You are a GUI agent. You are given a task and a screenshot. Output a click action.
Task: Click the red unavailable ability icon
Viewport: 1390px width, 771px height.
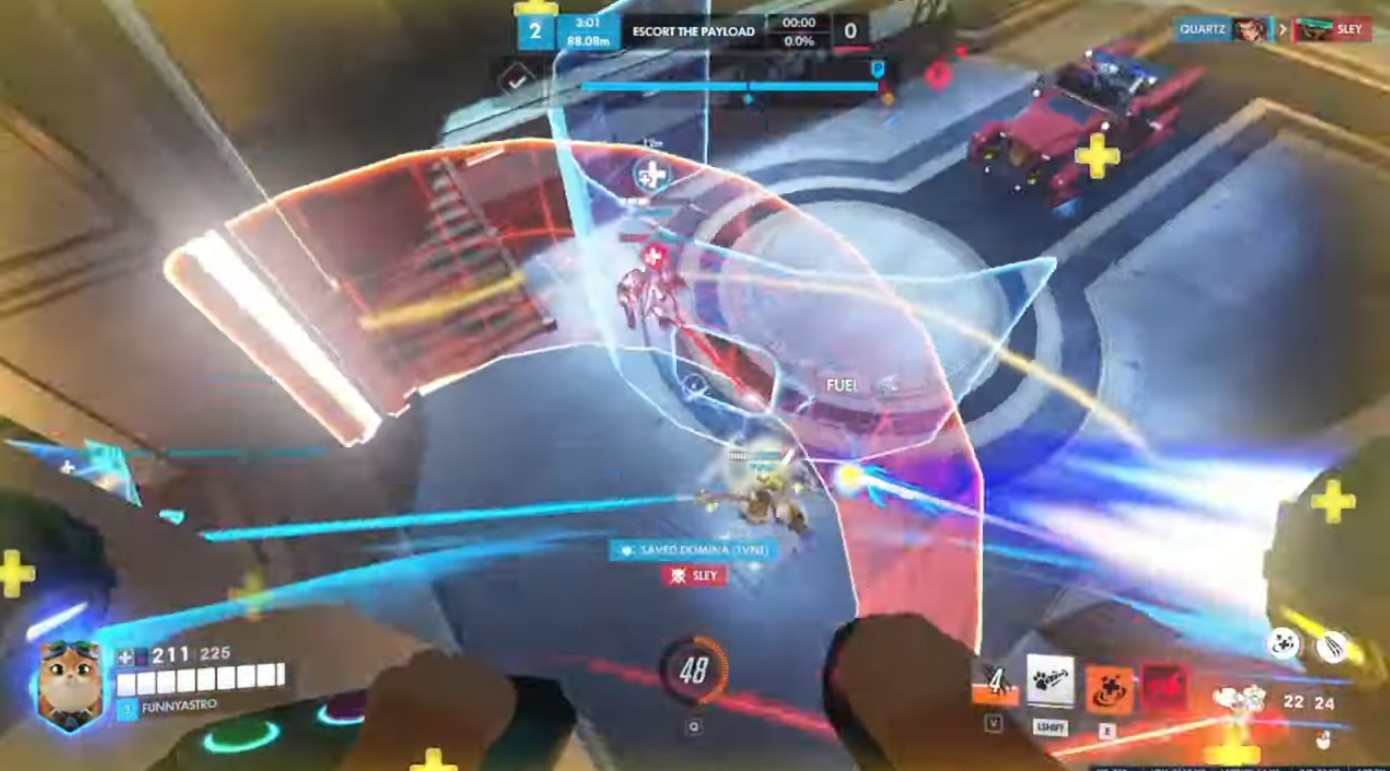(x=1164, y=686)
